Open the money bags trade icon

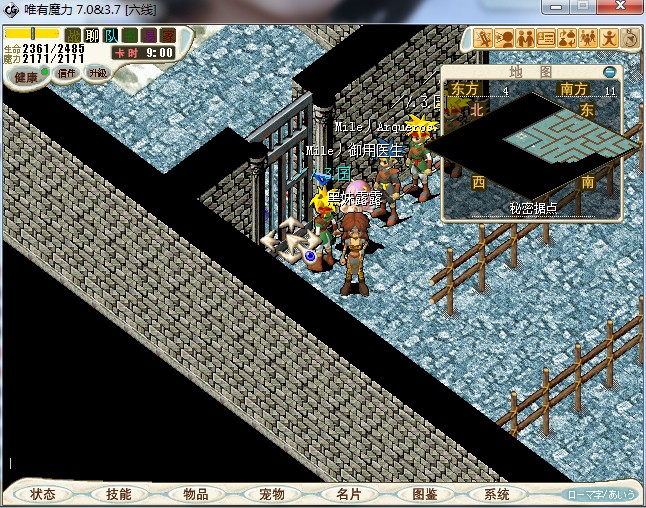pyautogui.click(x=567, y=39)
